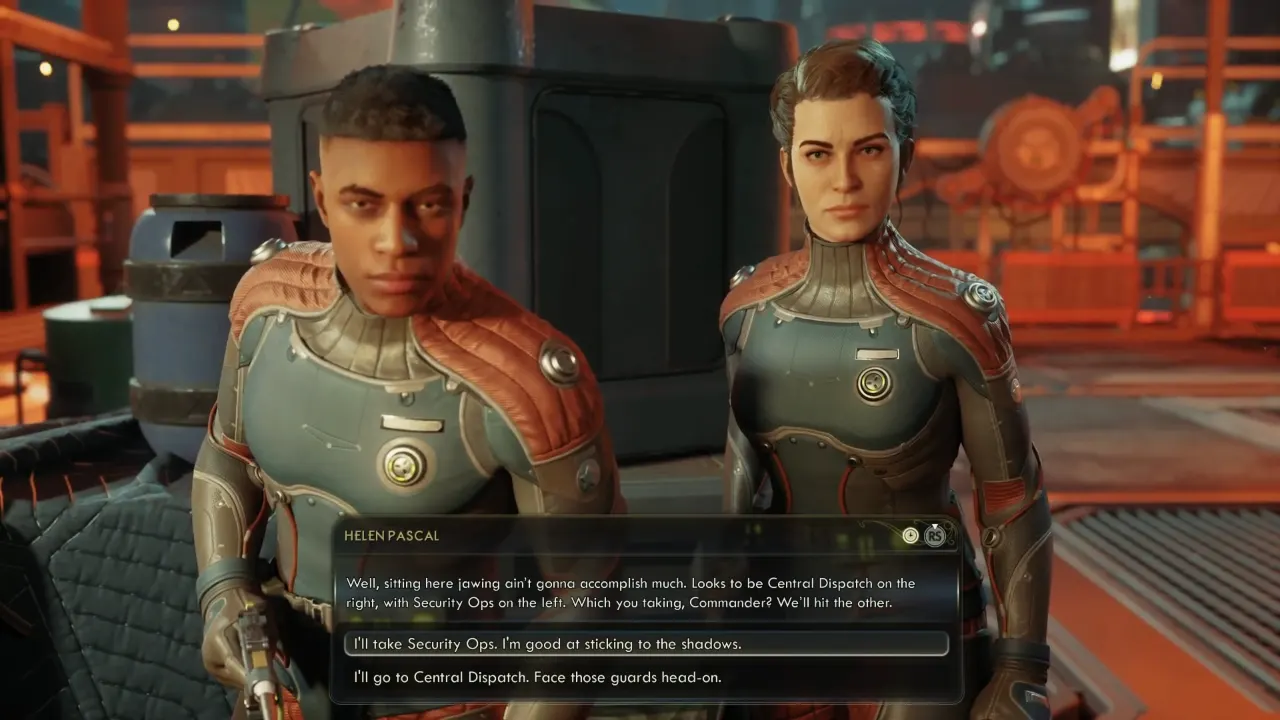Select the clock reply-timer icon
The image size is (1280, 720).
[x=911, y=535]
